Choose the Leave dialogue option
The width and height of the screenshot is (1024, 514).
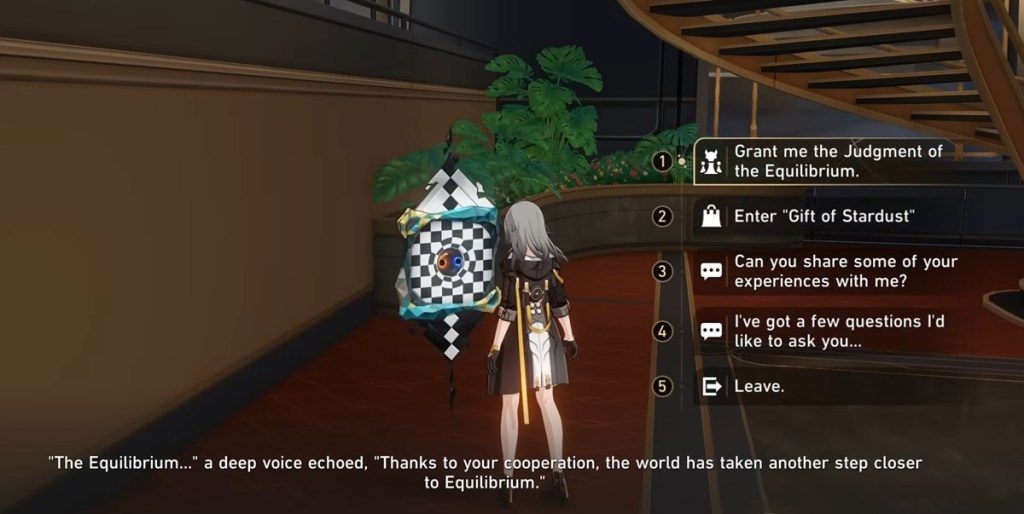tap(759, 386)
